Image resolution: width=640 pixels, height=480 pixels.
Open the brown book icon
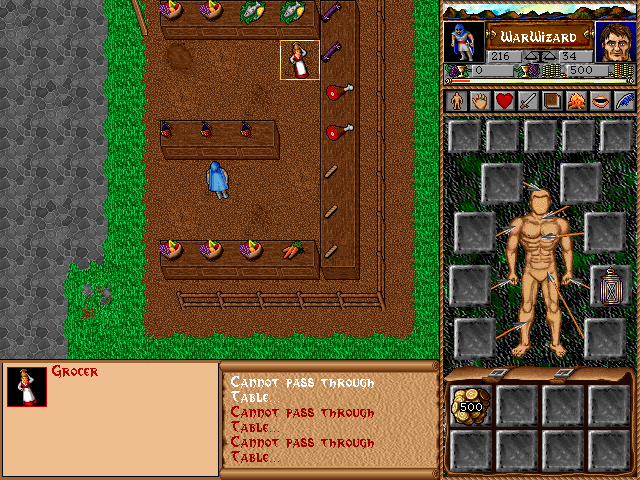pos(552,101)
